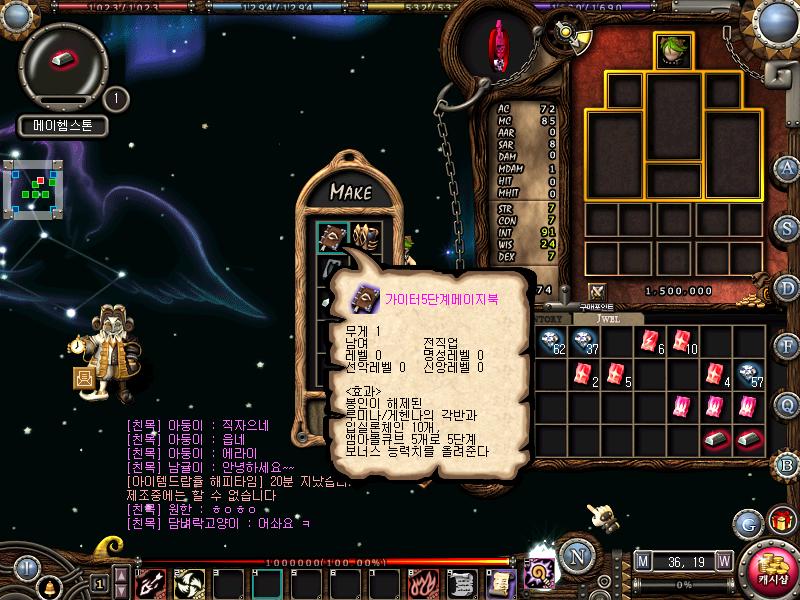The height and width of the screenshot is (600, 800).
Task: Select the diamond stack of 57
Action: point(748,374)
